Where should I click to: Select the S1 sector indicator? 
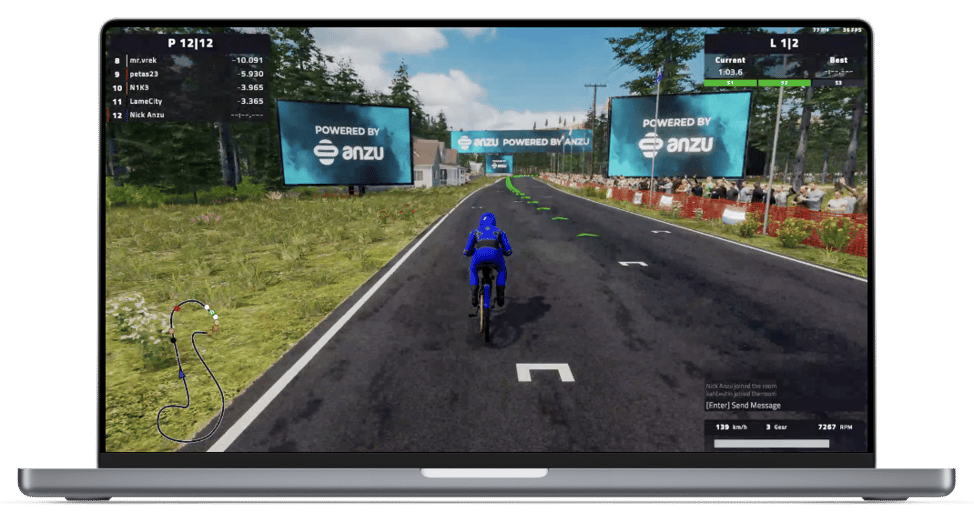[730, 83]
